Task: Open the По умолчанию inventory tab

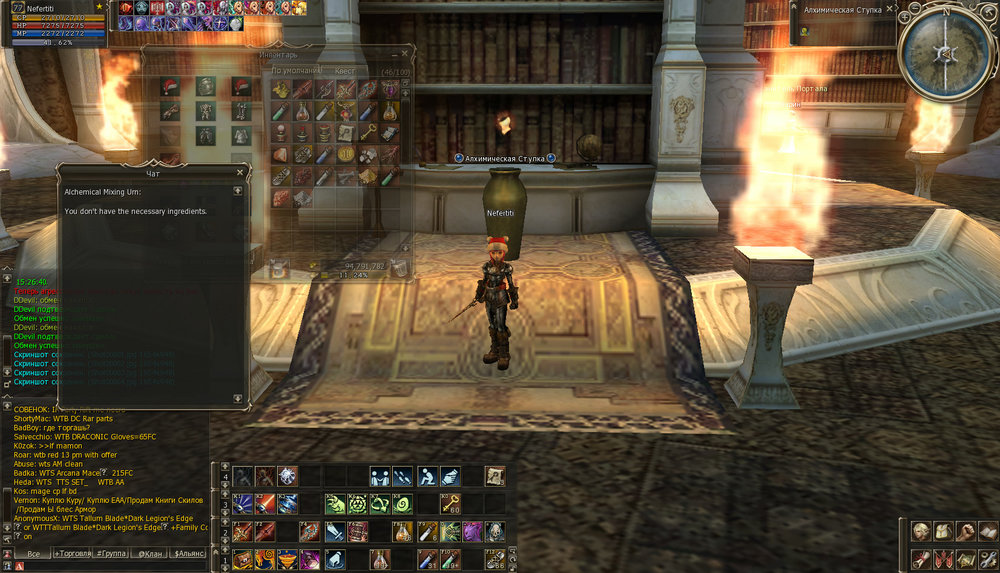Action: (x=297, y=72)
